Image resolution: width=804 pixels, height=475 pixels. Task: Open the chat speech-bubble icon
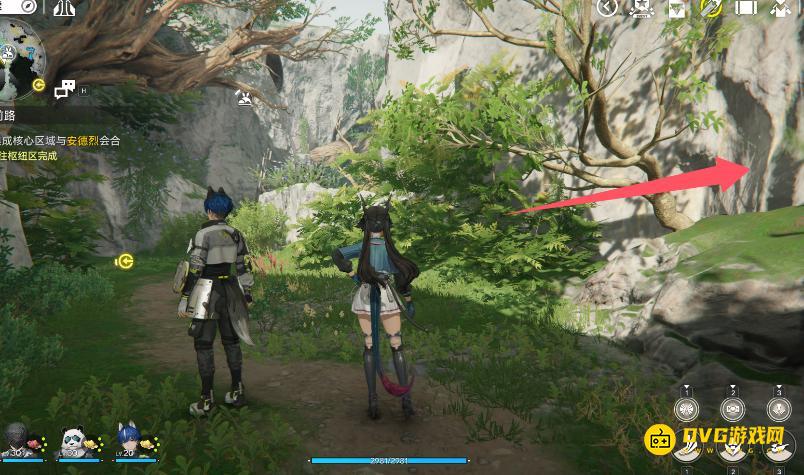coord(64,90)
